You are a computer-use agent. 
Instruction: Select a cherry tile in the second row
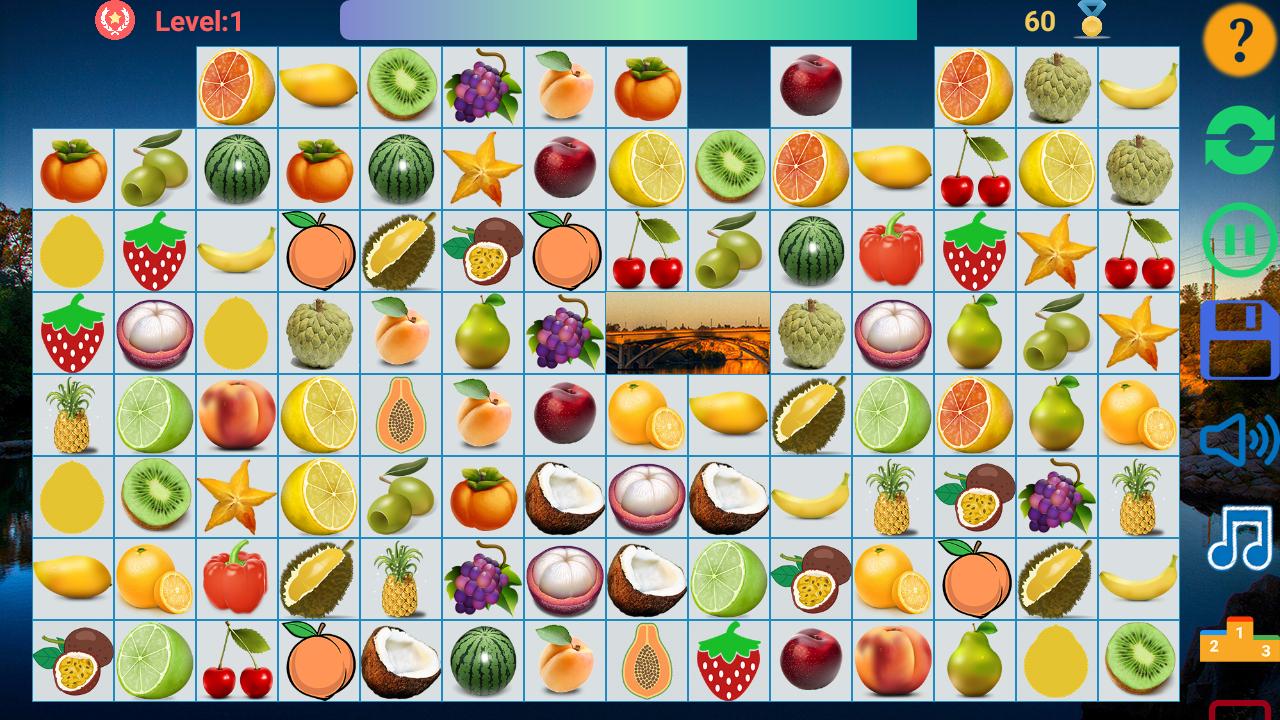pos(973,172)
